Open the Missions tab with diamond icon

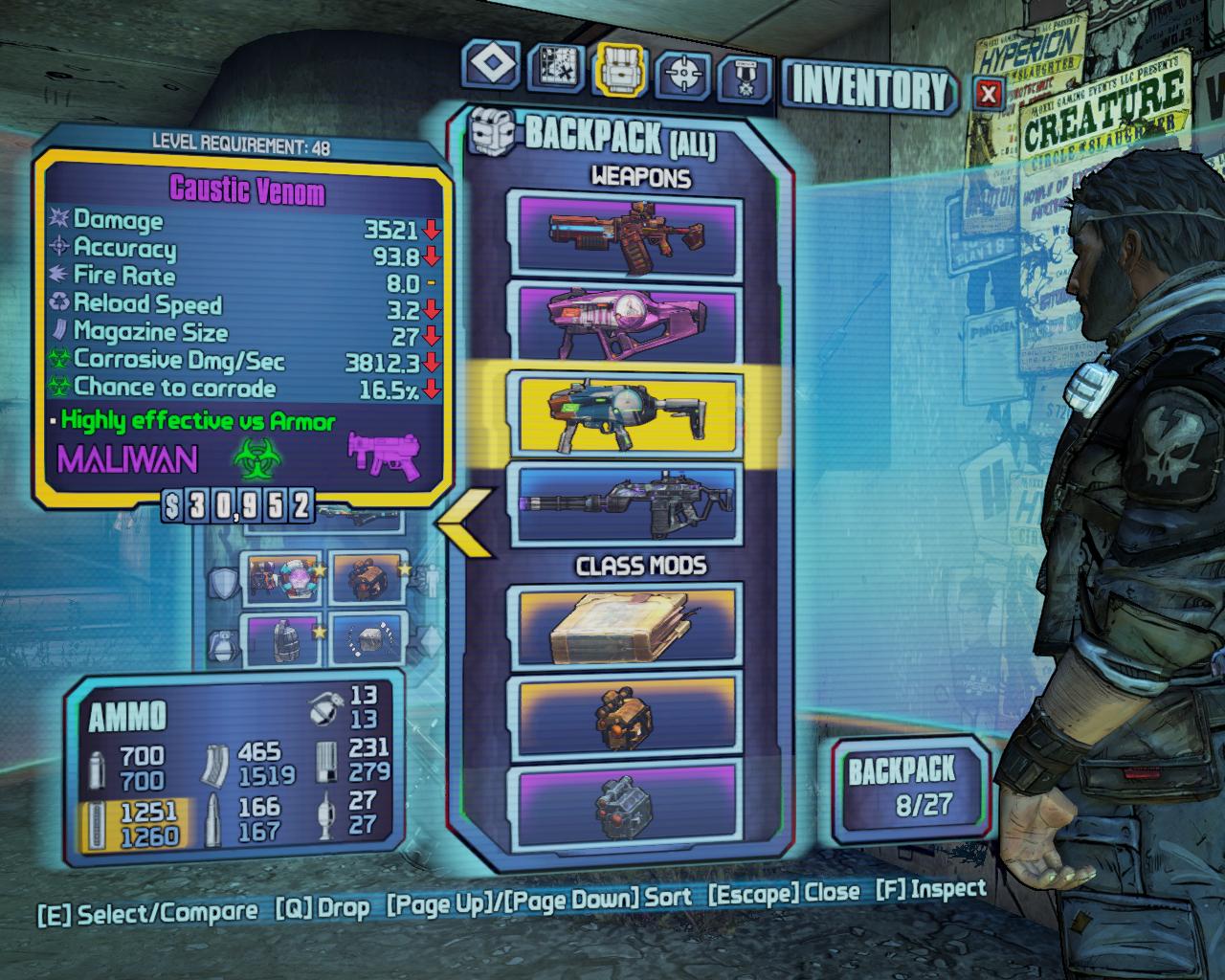pos(492,67)
